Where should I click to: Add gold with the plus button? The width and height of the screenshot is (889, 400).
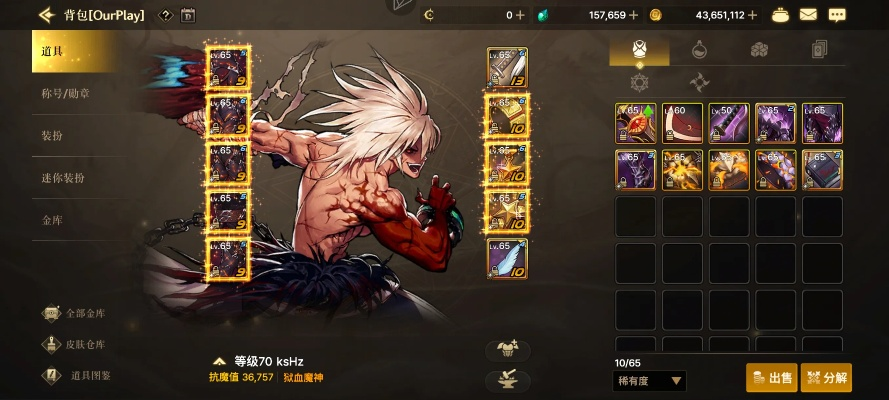coord(752,15)
